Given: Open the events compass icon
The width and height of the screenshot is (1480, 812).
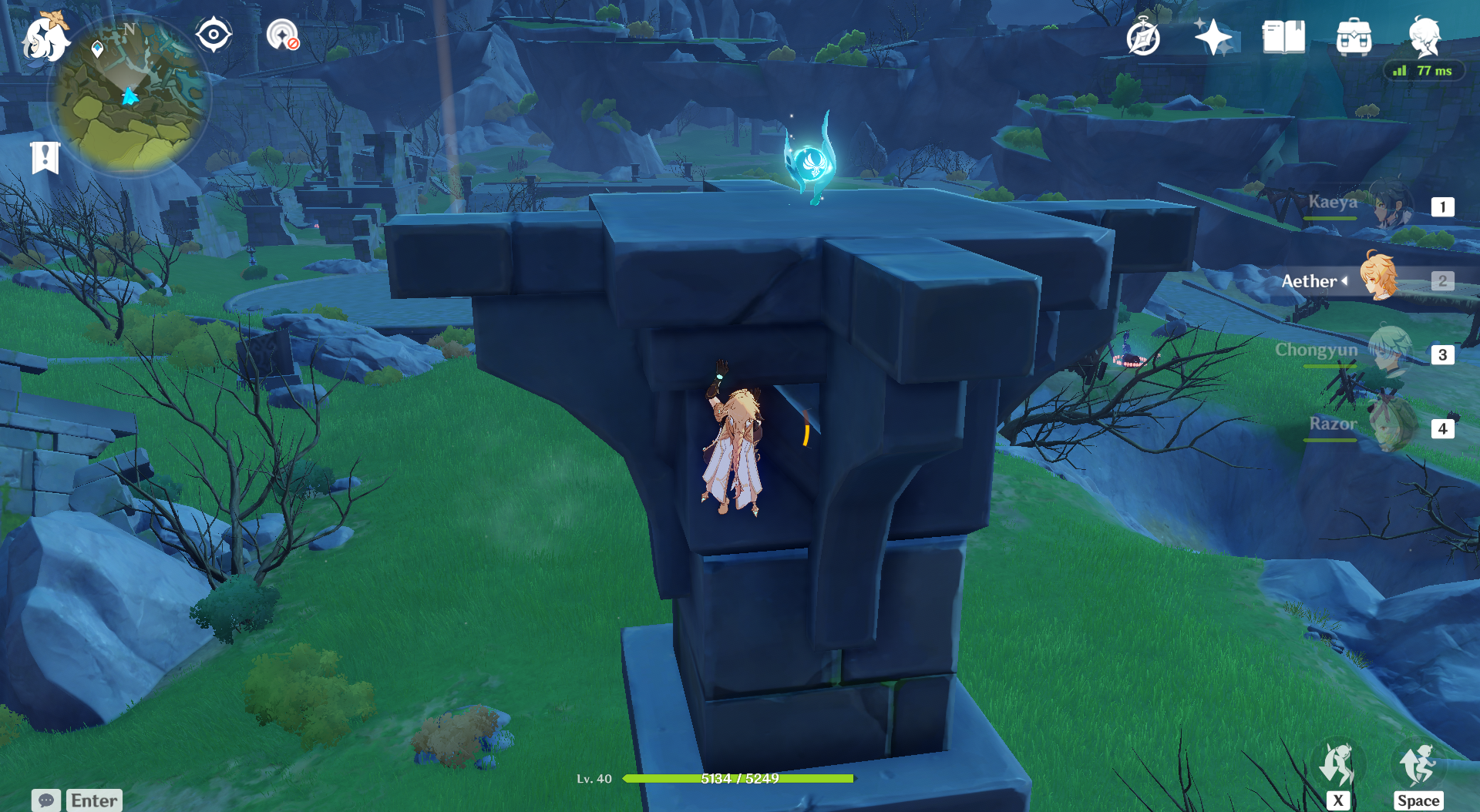Looking at the screenshot, I should (x=1142, y=37).
